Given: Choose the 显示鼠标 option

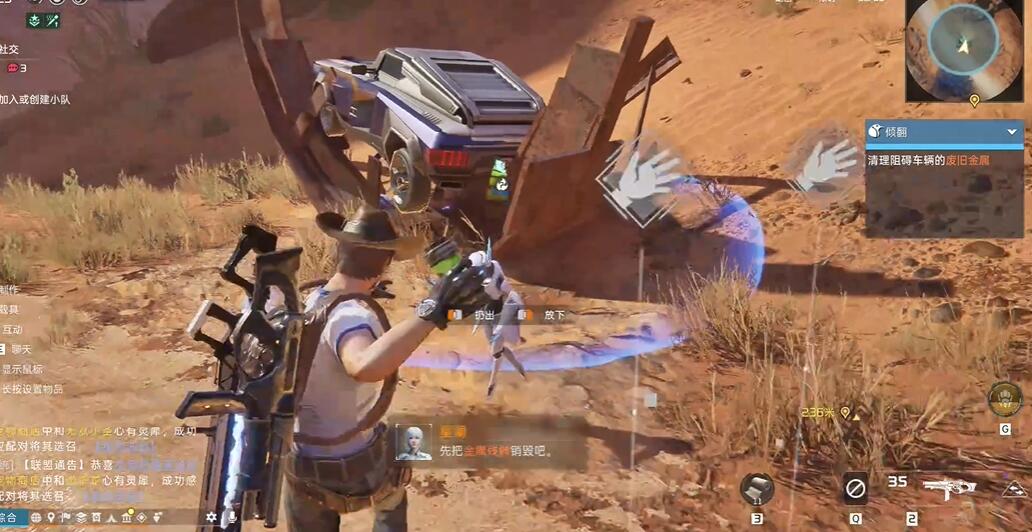Looking at the screenshot, I should [x=20, y=369].
